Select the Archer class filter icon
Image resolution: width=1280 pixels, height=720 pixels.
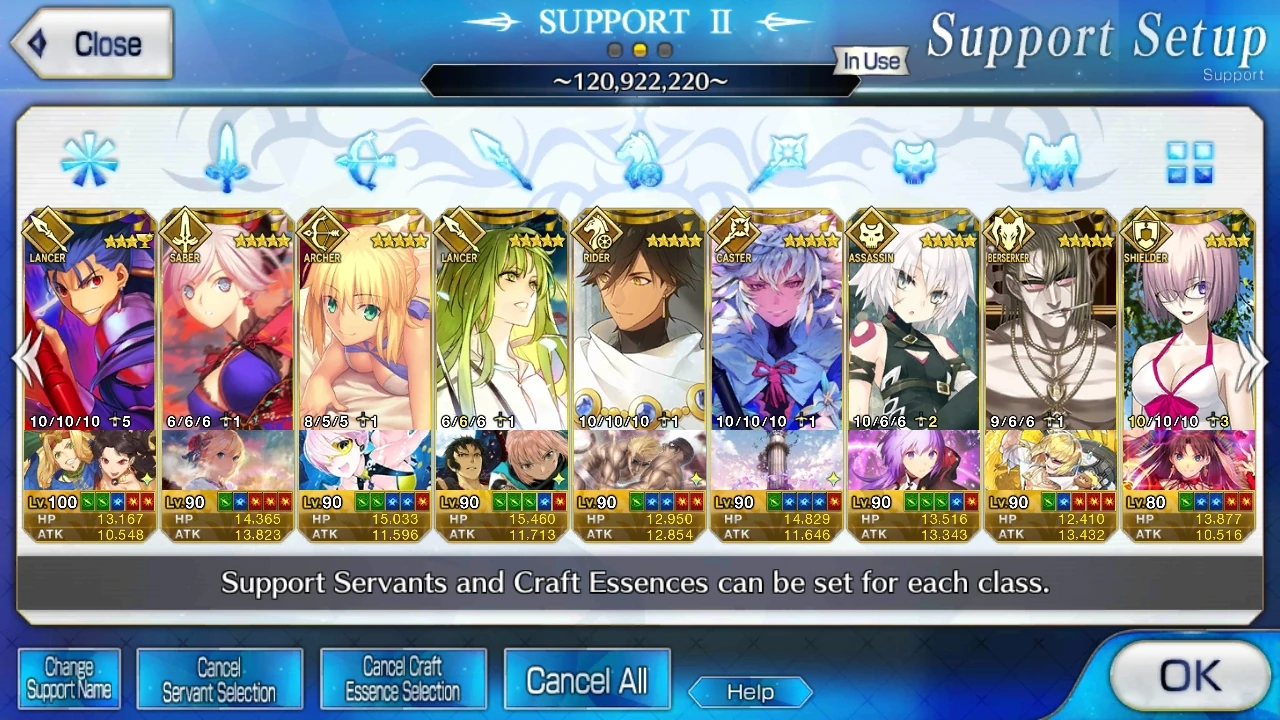[x=364, y=160]
